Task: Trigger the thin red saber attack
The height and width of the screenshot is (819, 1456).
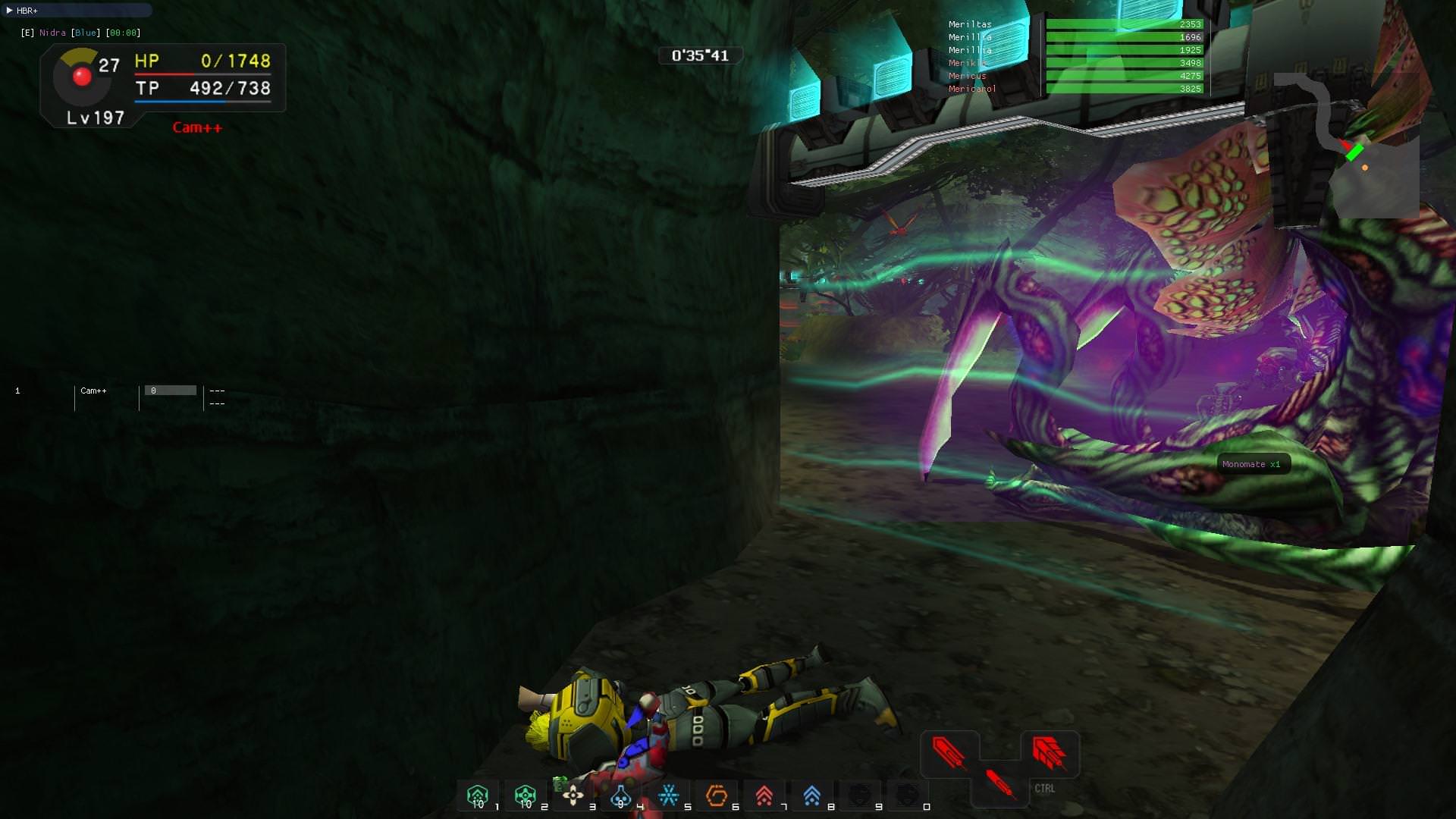Action: coord(999,783)
